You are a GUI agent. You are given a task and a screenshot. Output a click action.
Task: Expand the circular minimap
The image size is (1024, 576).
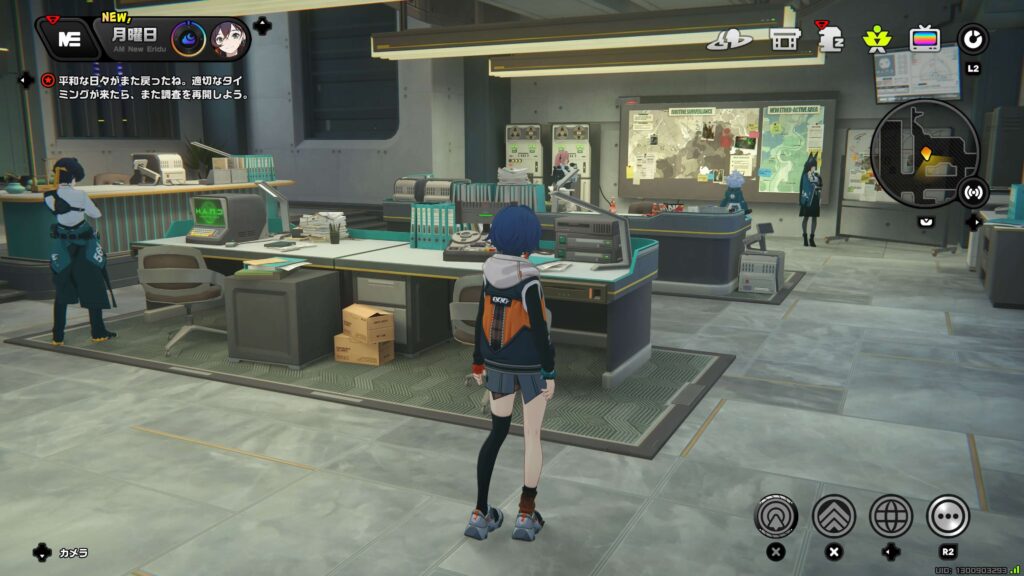tap(923, 152)
